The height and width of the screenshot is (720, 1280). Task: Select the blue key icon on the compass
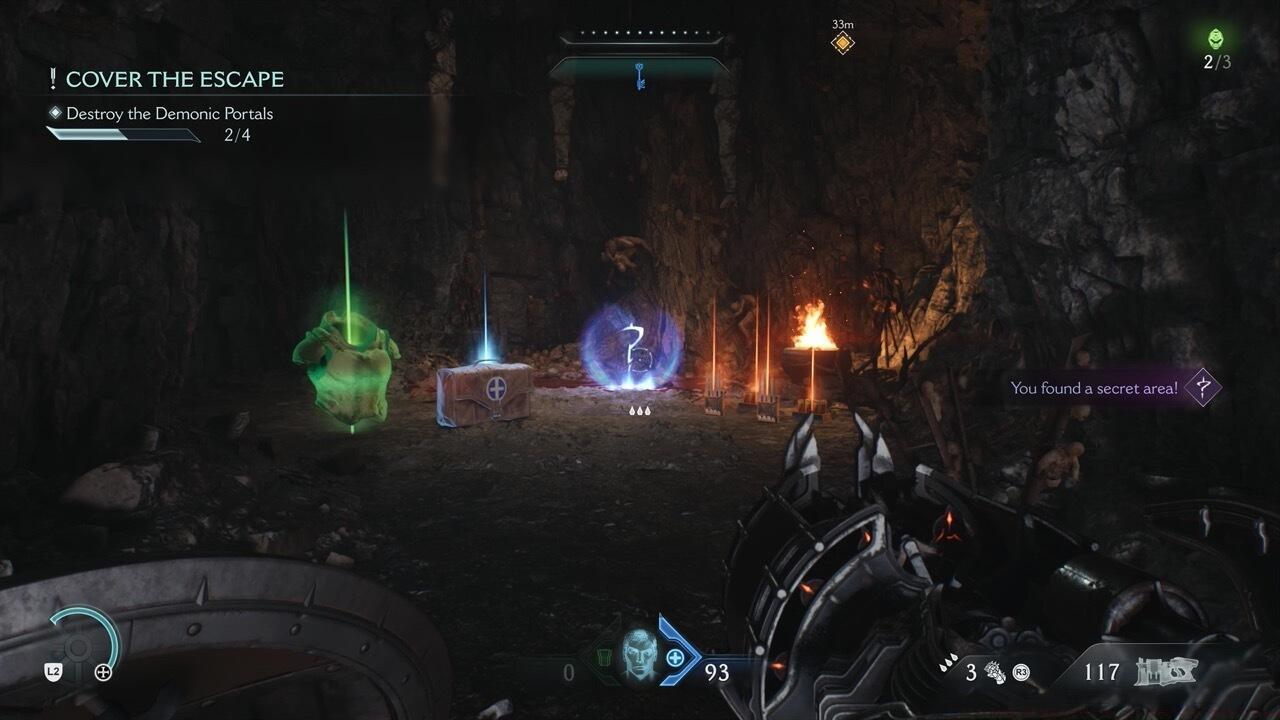click(x=640, y=74)
